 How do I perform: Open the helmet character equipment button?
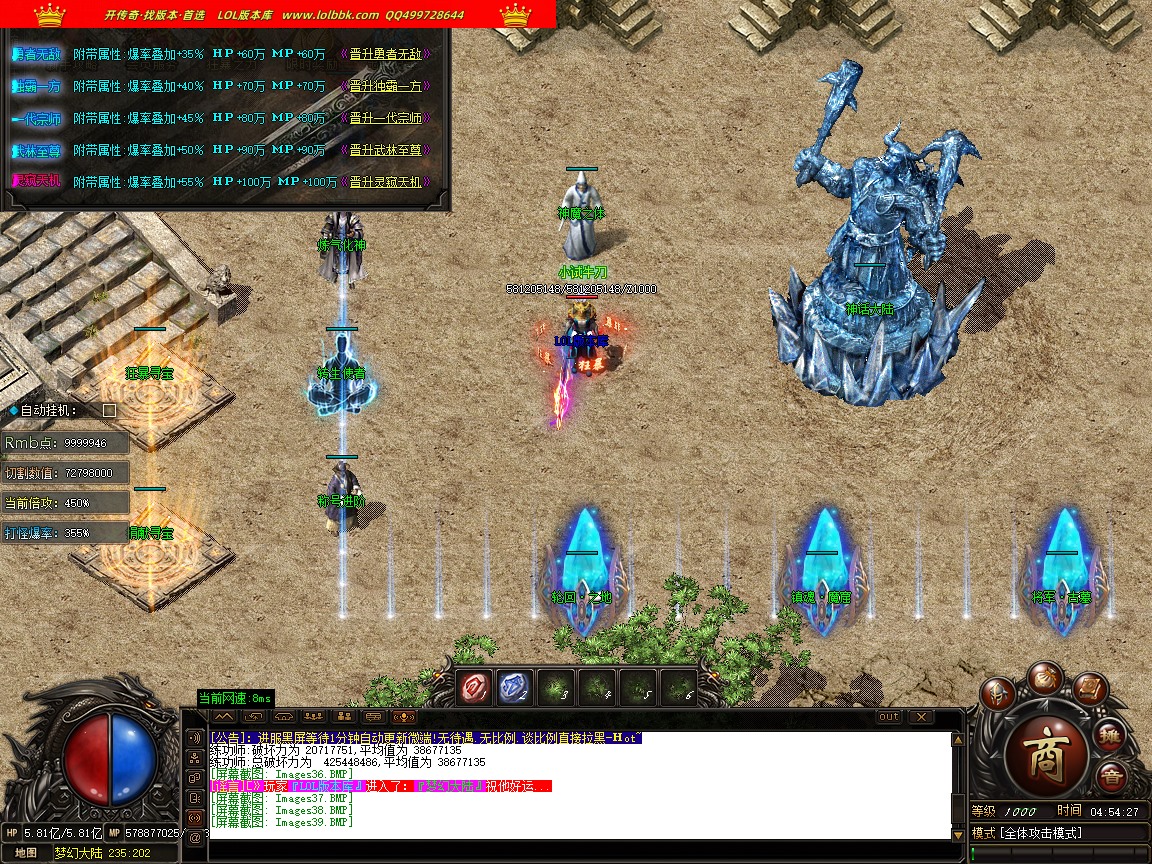pos(997,693)
